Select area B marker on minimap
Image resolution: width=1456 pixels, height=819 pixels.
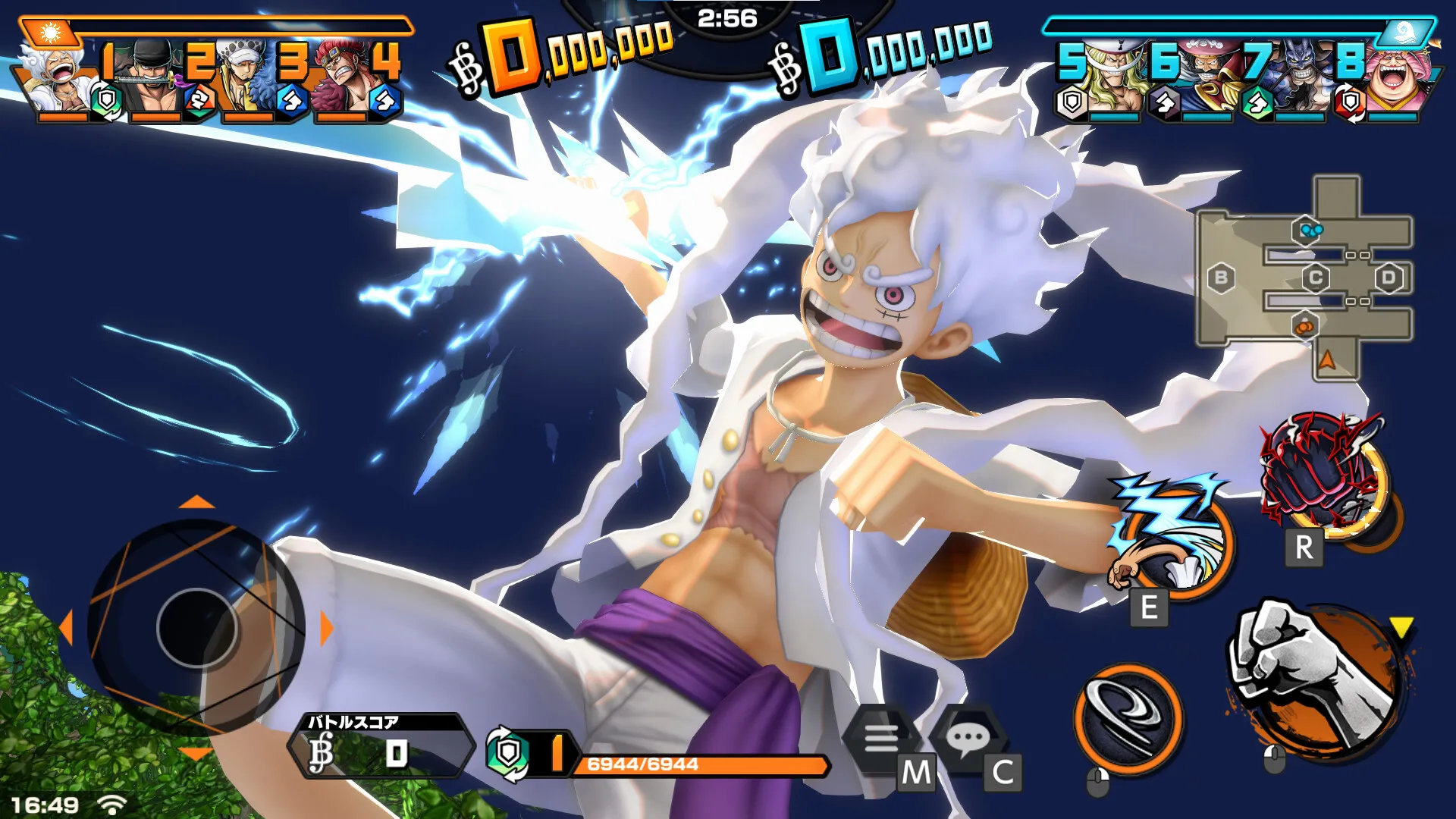coord(1221,278)
